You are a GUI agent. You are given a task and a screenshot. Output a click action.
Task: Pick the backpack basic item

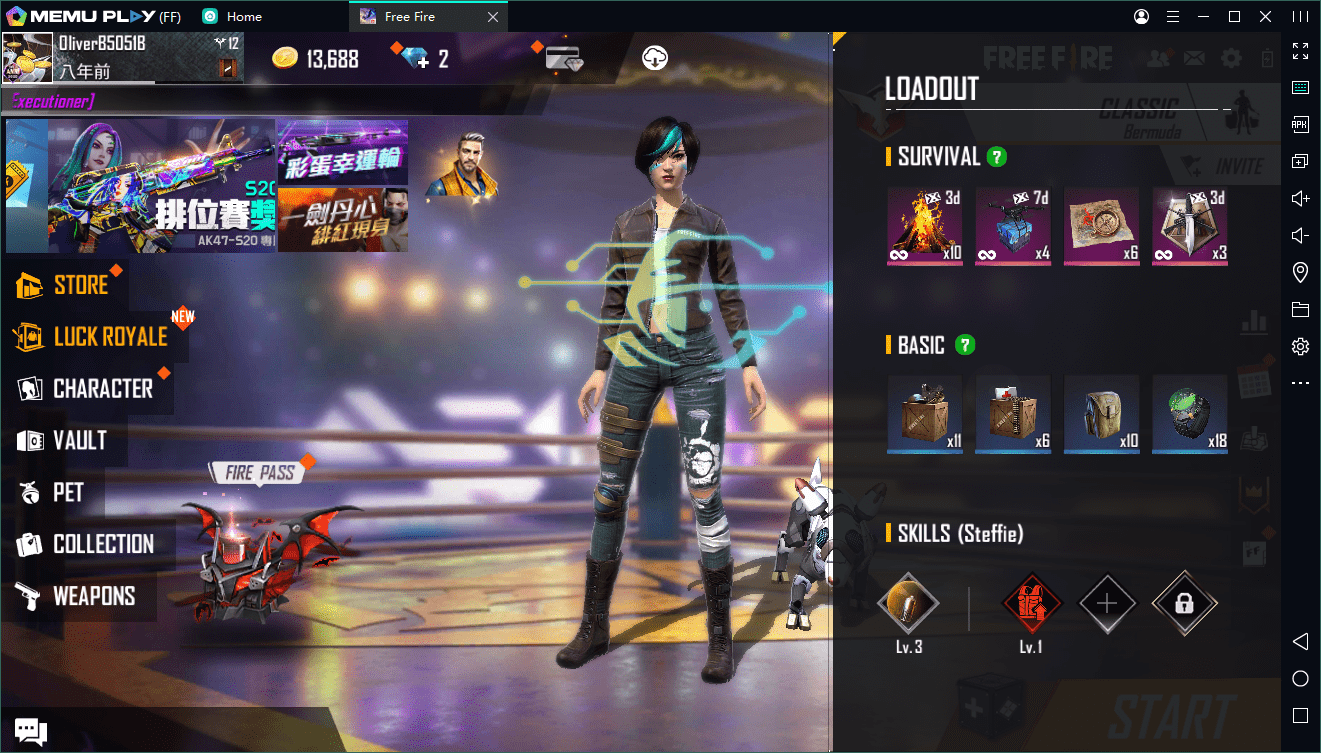1101,414
